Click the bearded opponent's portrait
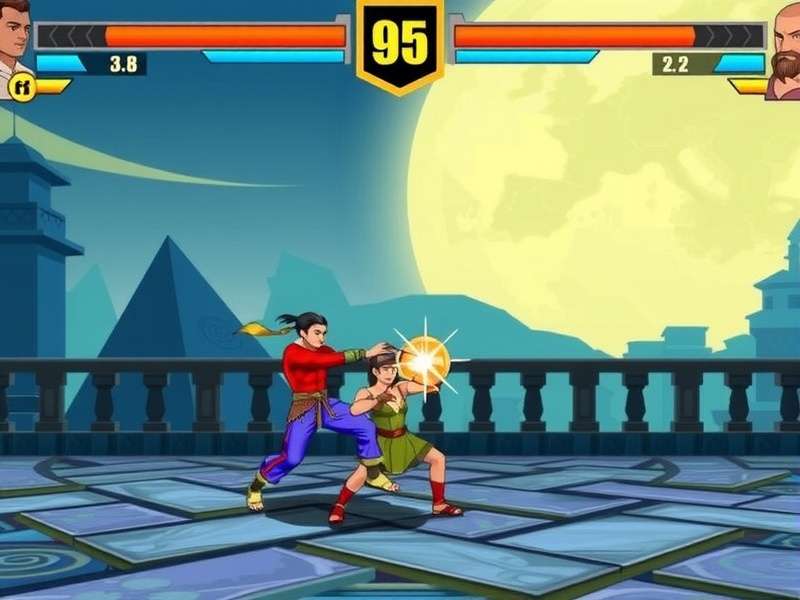The height and width of the screenshot is (600, 800). click(x=785, y=50)
